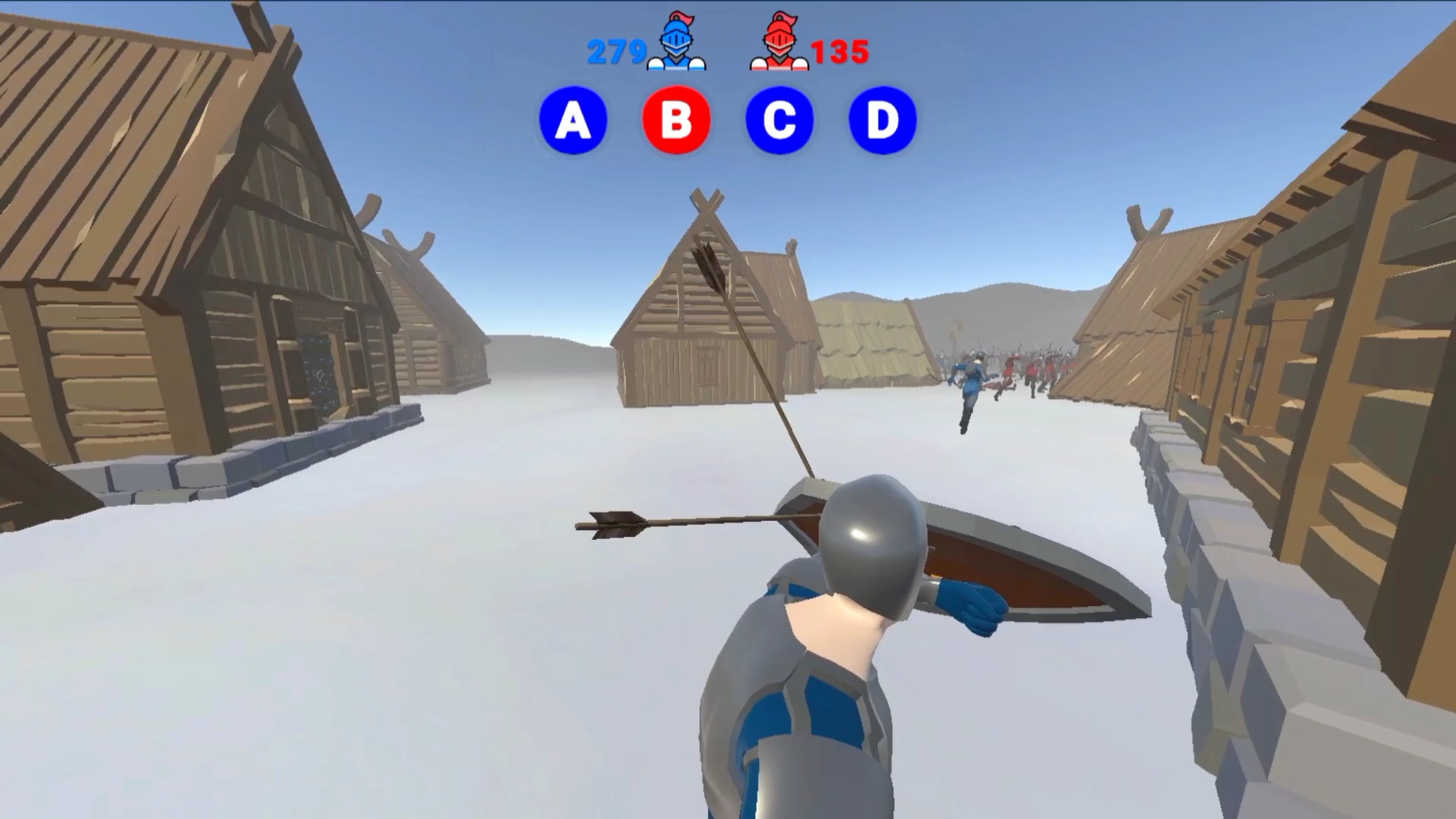Toggle capture marker D status
The width and height of the screenshot is (1456, 819).
coord(882,120)
